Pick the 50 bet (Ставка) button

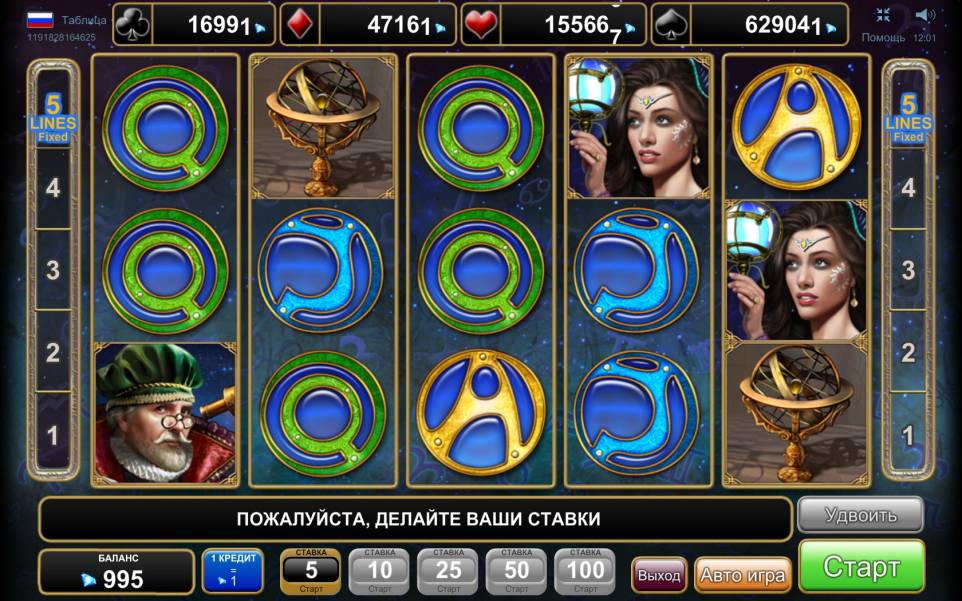pos(516,570)
